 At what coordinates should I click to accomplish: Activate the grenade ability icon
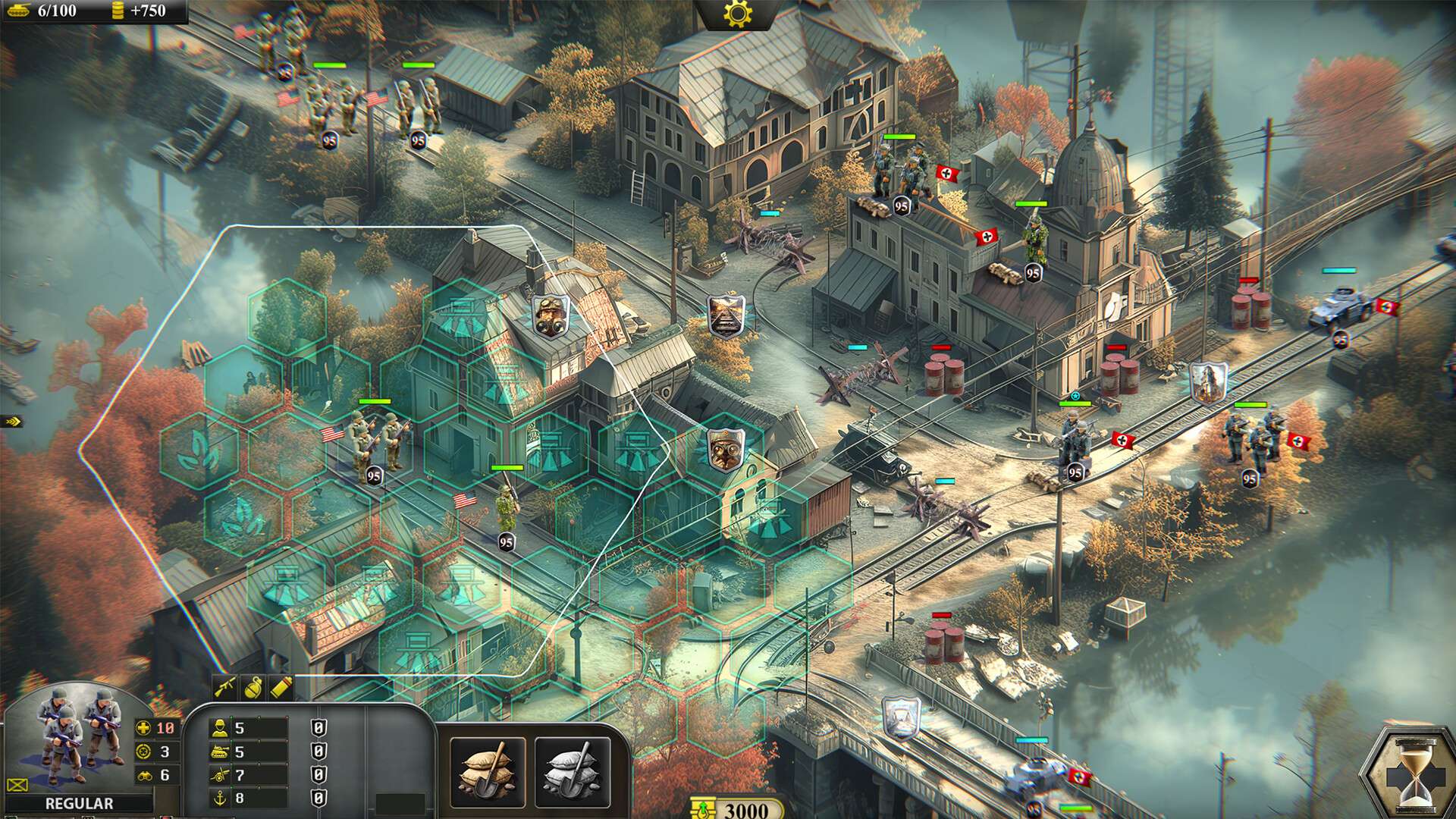tap(253, 688)
